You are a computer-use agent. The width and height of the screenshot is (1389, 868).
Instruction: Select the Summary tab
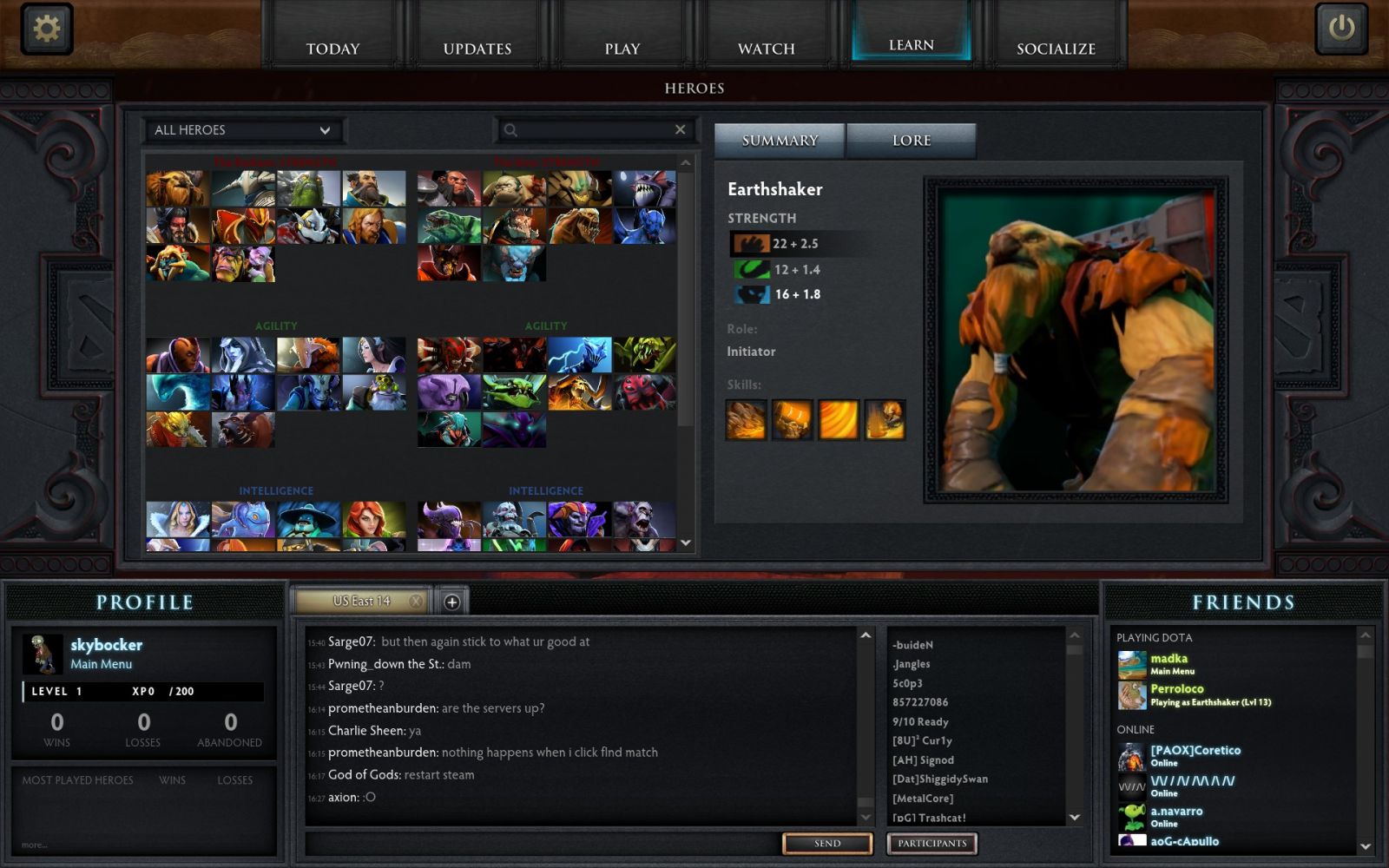(x=780, y=141)
